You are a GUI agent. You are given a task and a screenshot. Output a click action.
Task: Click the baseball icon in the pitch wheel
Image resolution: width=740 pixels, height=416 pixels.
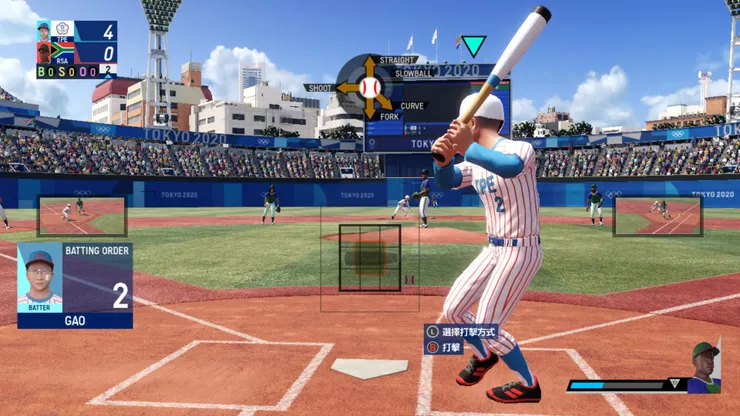click(x=369, y=88)
